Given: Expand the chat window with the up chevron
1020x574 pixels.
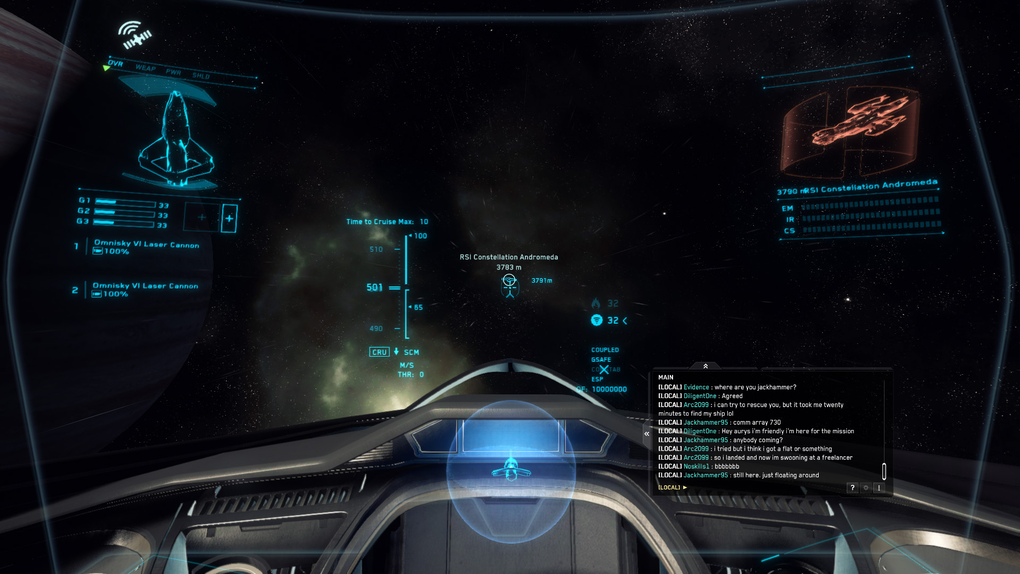Looking at the screenshot, I should [706, 367].
